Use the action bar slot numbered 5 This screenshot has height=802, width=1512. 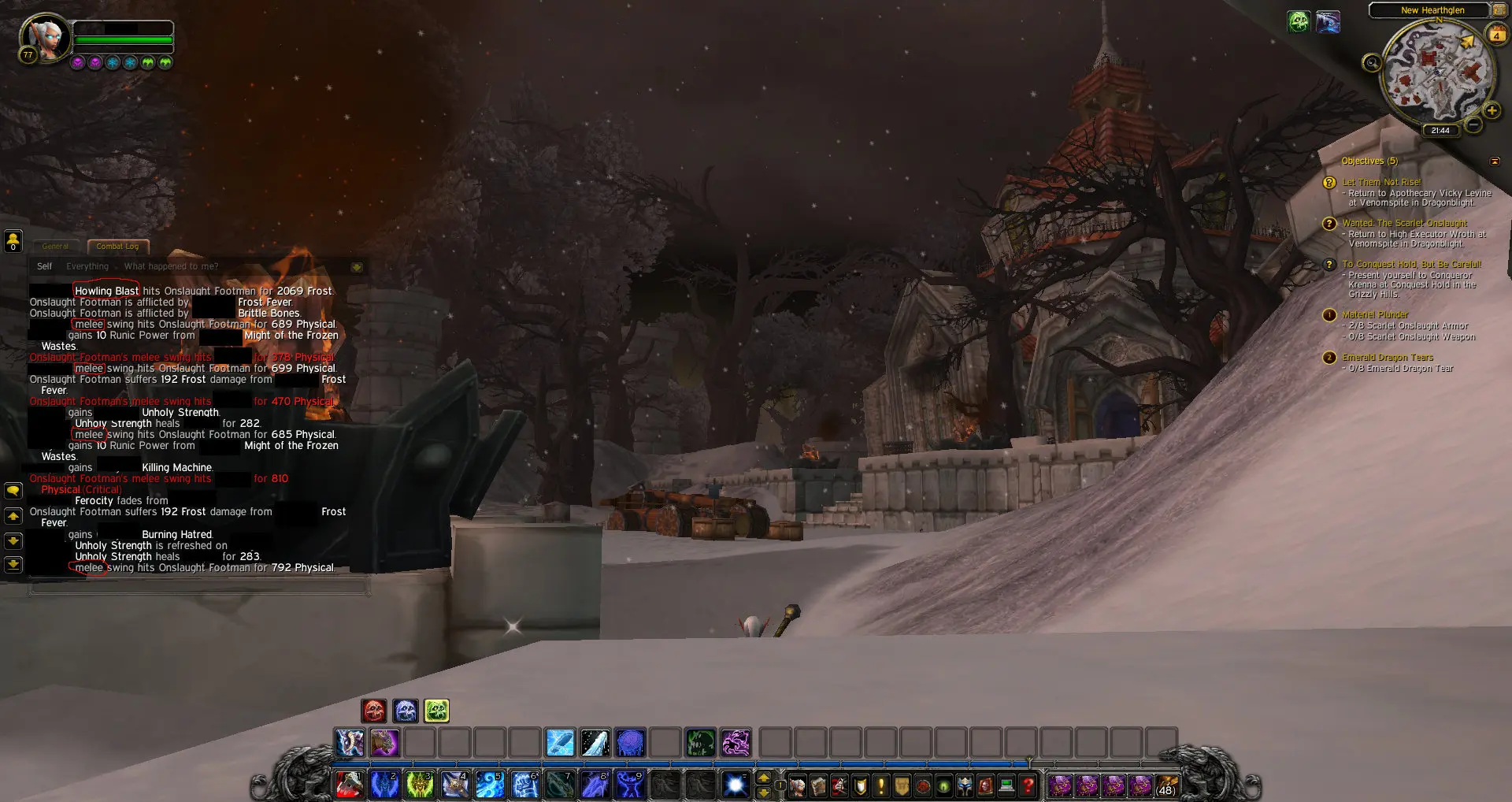[x=489, y=785]
